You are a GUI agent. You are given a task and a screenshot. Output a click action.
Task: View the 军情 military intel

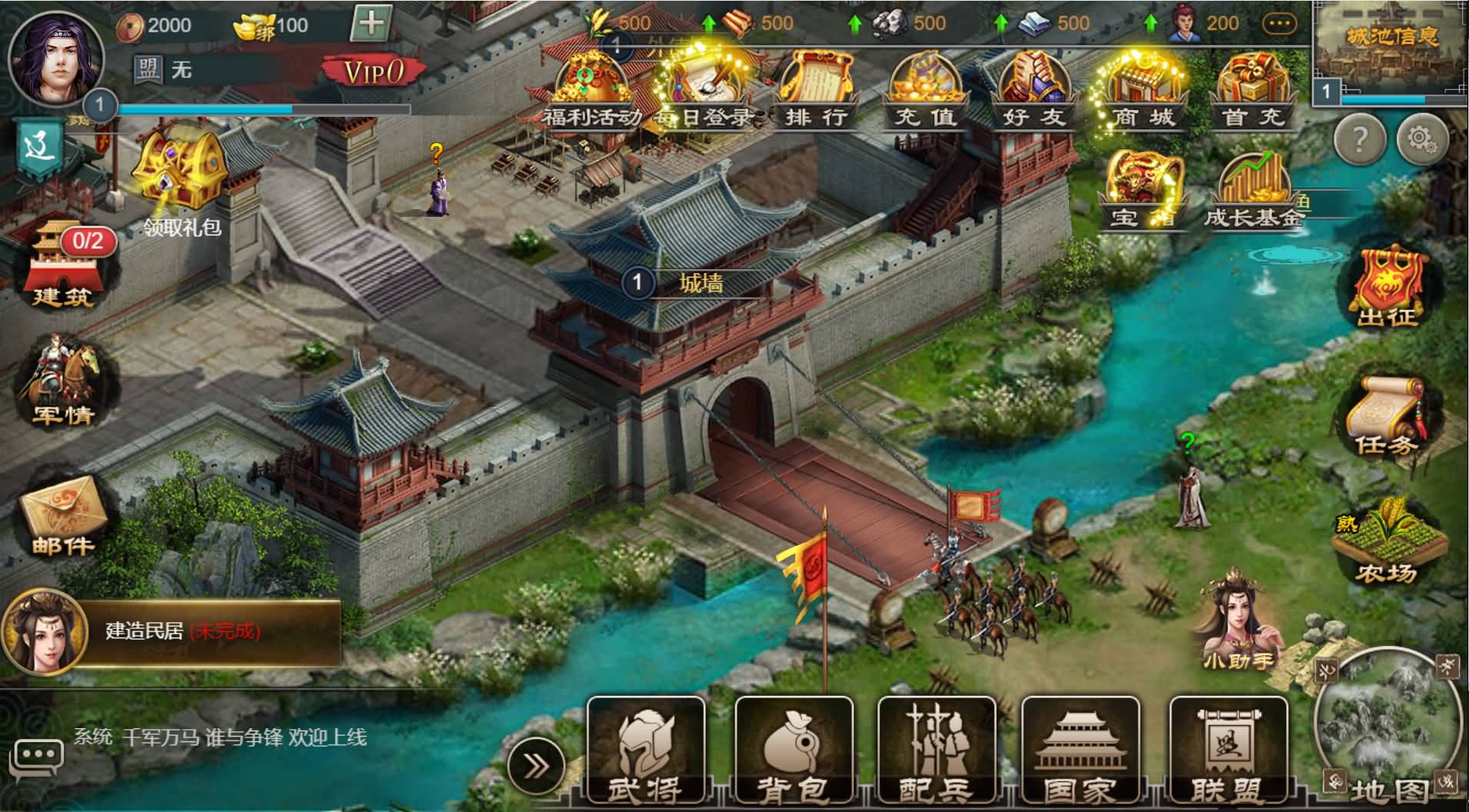pos(63,382)
